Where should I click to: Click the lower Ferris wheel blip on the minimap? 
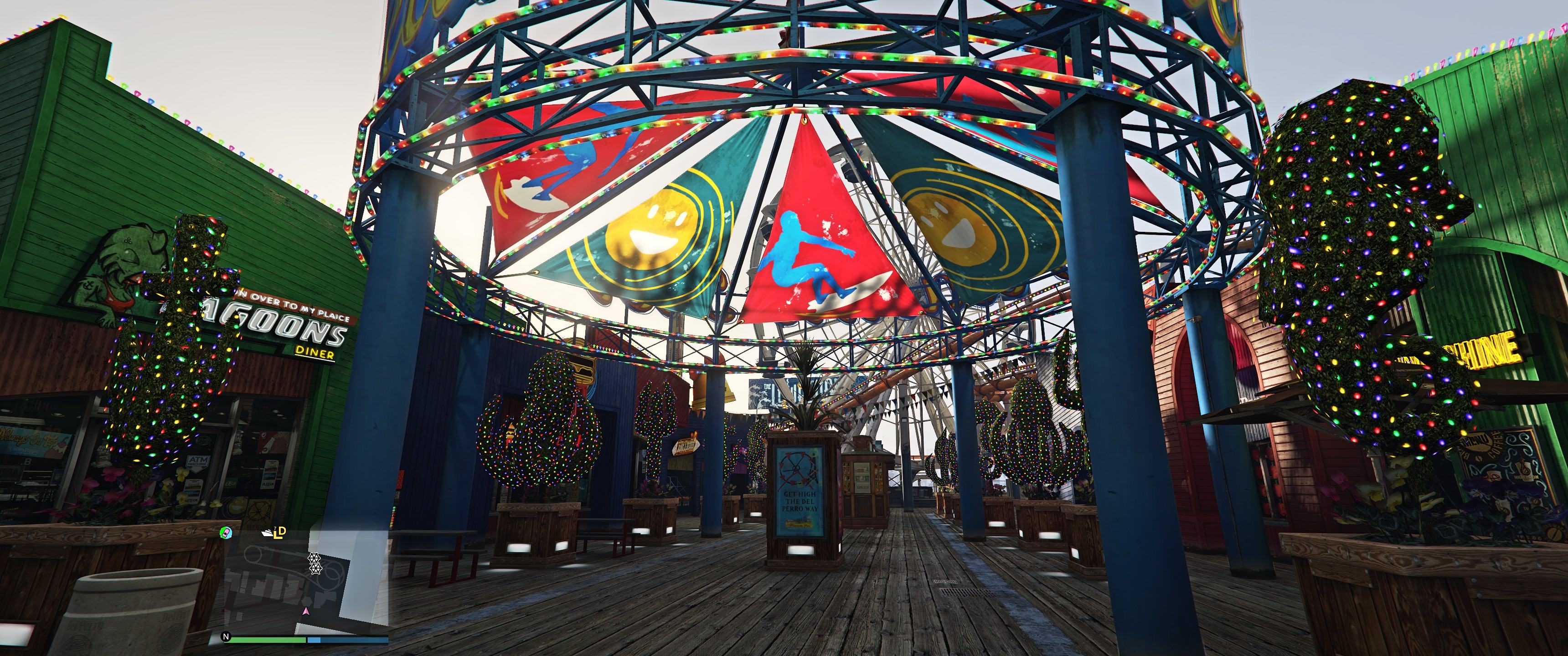point(316,569)
